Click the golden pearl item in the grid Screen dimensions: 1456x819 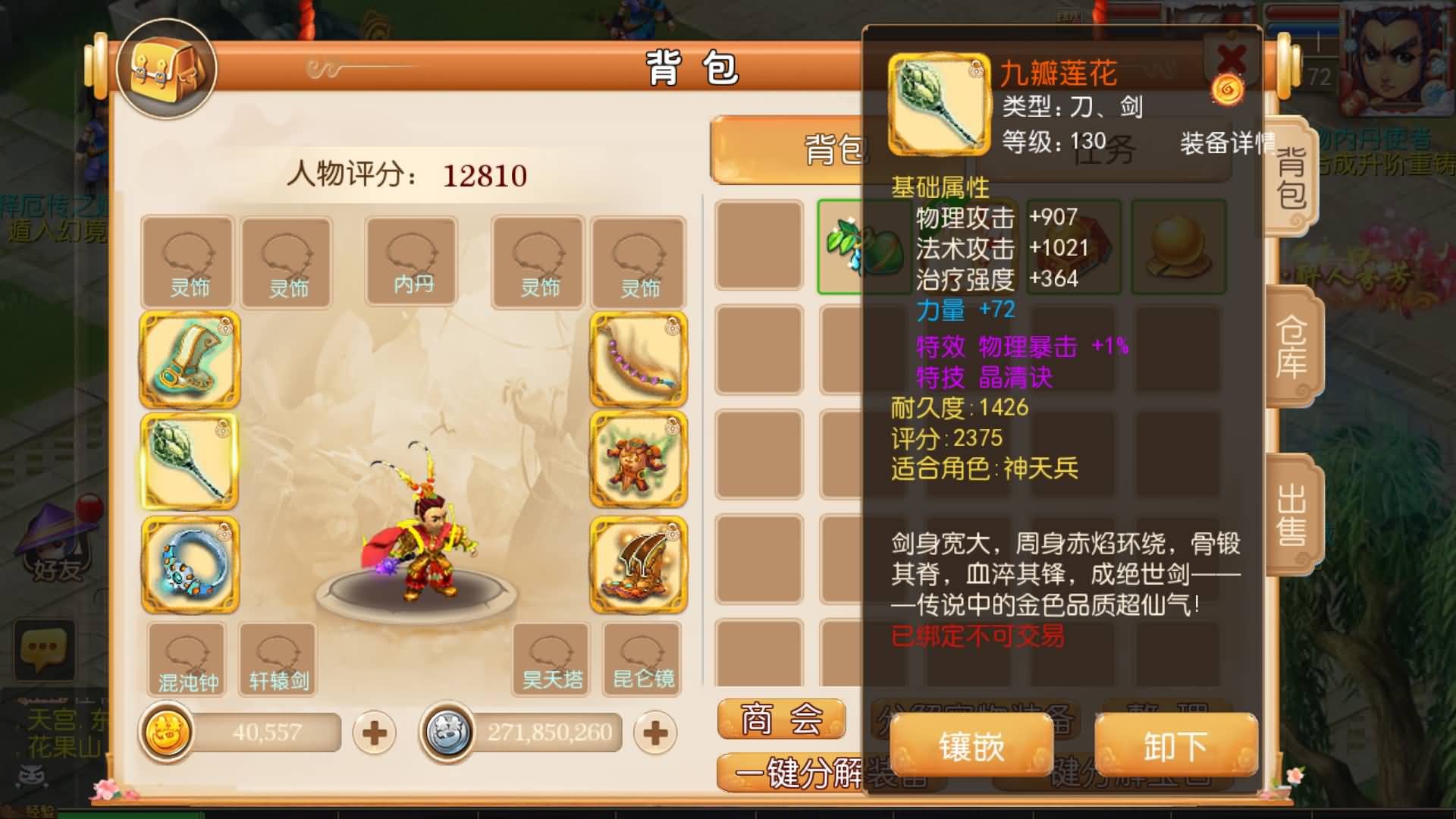coord(1179,250)
